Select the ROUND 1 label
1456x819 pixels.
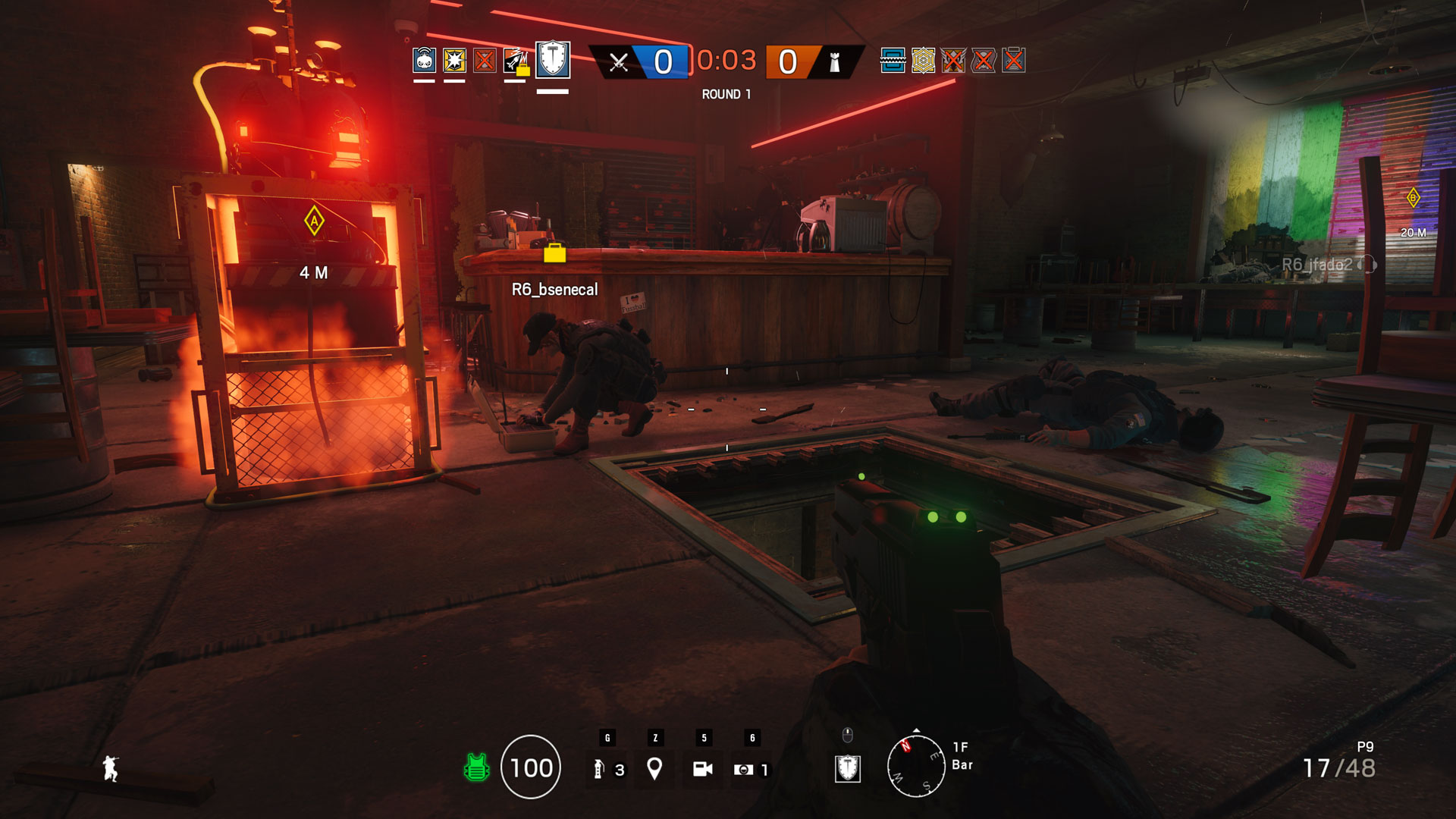tap(724, 95)
